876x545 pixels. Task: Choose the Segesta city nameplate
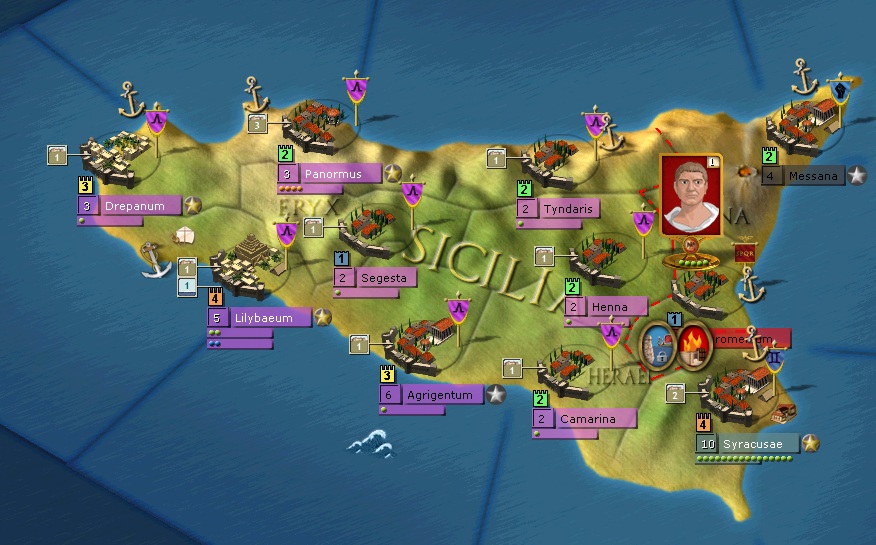coord(375,278)
